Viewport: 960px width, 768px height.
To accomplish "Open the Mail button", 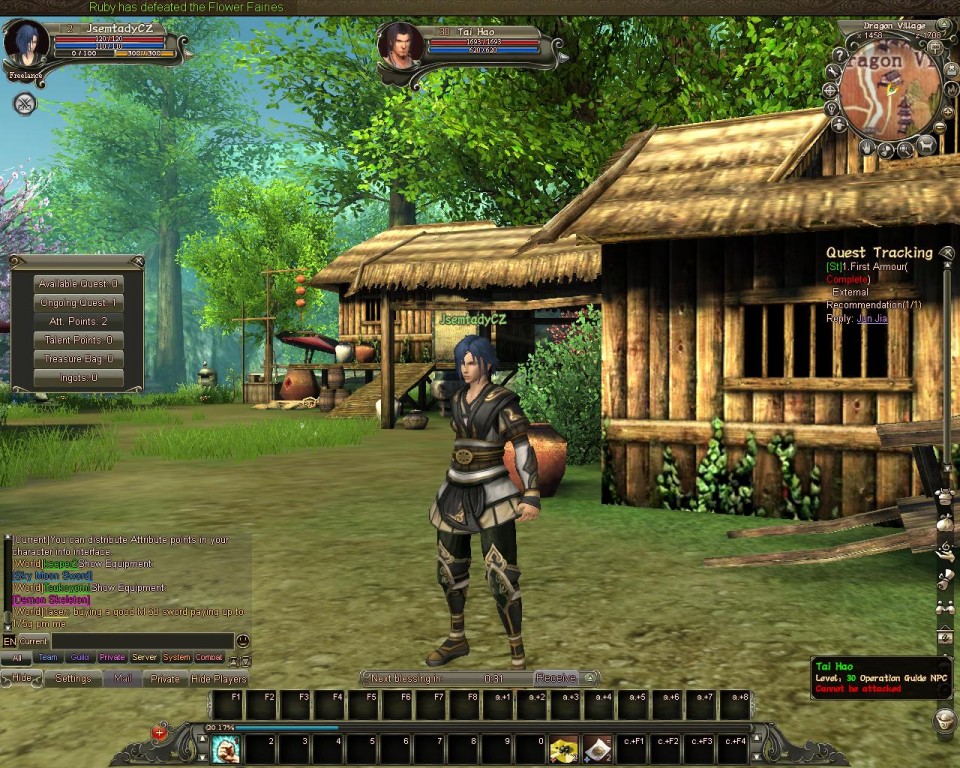I will (x=122, y=679).
